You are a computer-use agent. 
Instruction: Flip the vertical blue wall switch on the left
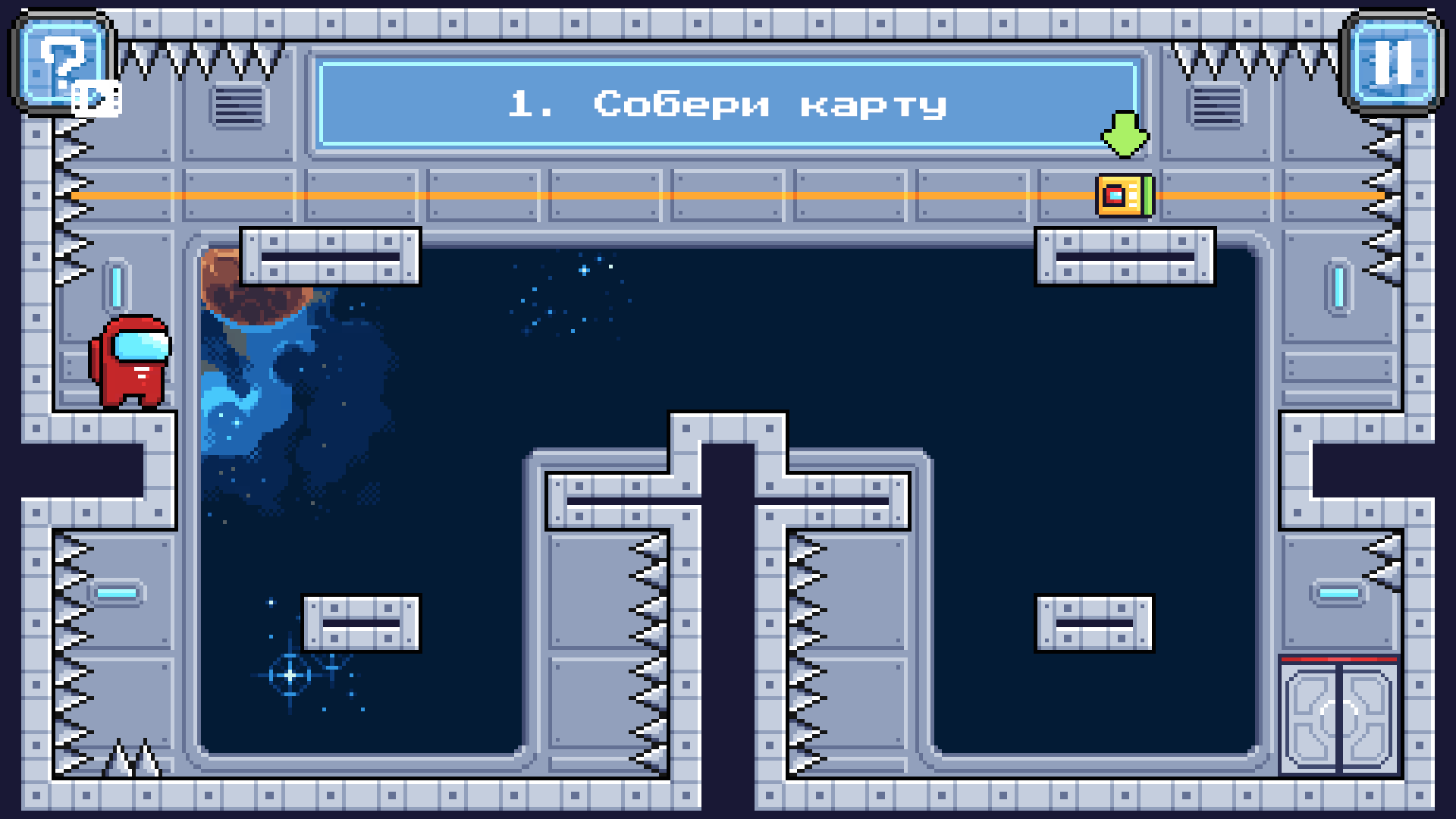[x=115, y=284]
